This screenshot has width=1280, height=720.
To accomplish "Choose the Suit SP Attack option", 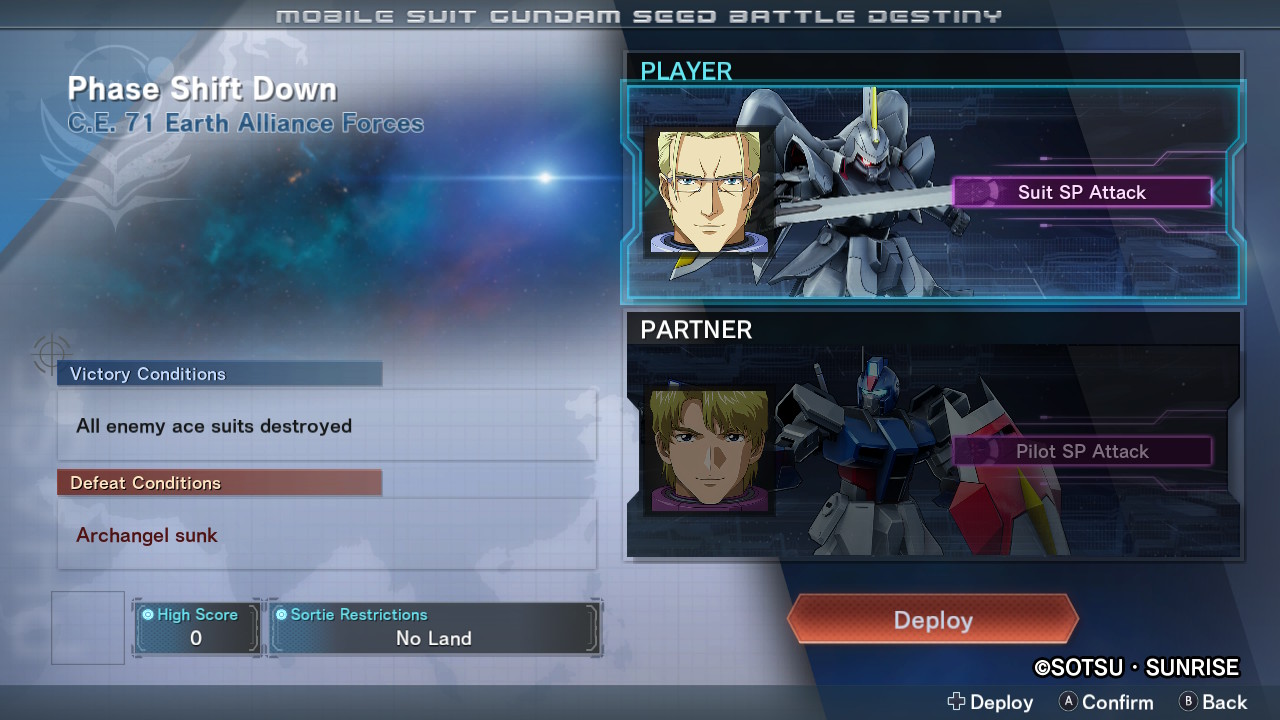I will [x=1082, y=192].
